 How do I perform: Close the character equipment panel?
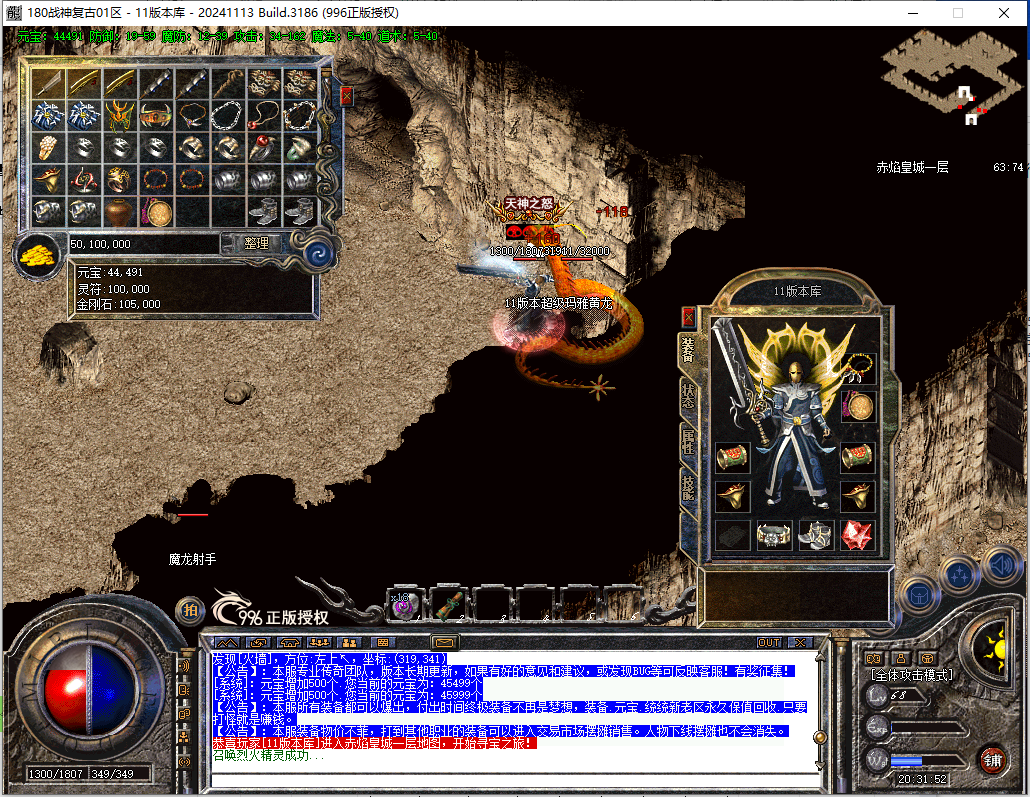[688, 318]
